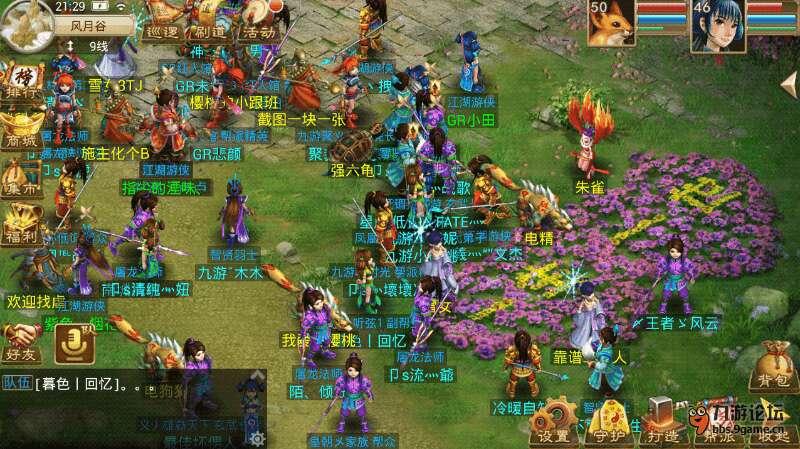Select the 队伍 team chat channel tag
Viewport: 800px width, 449px height.
(x=17, y=382)
